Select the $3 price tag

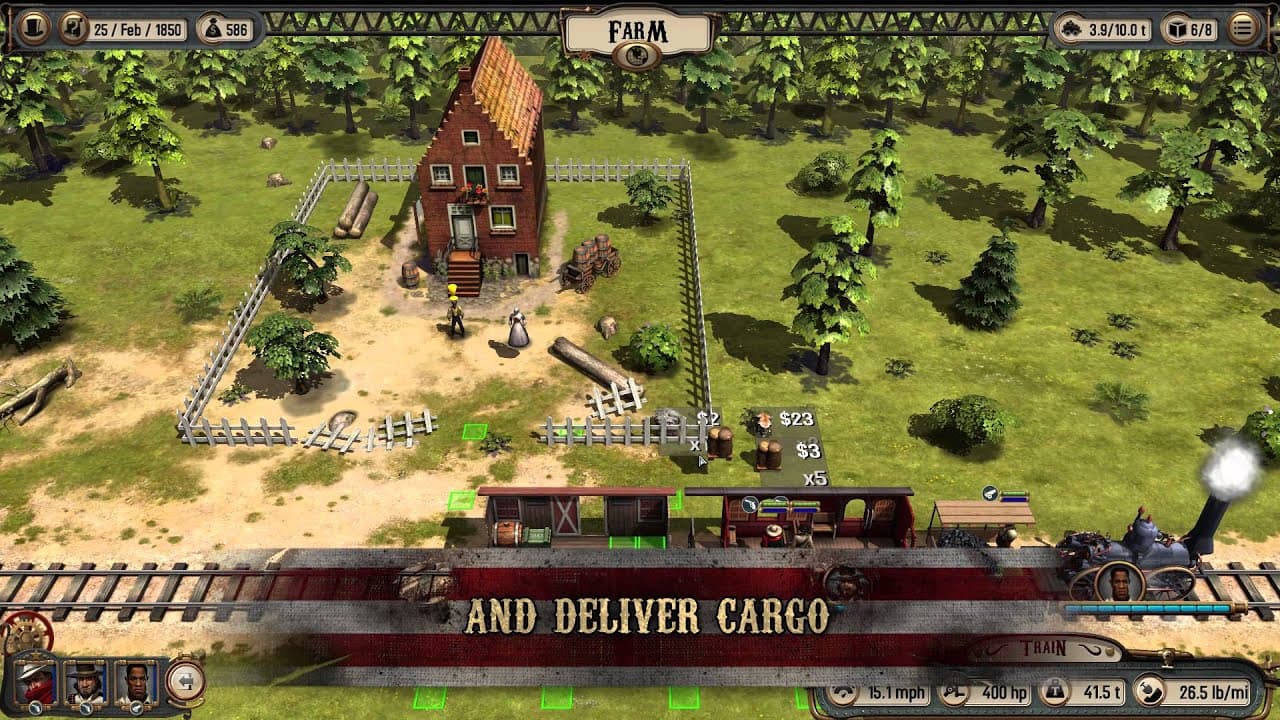(x=808, y=451)
